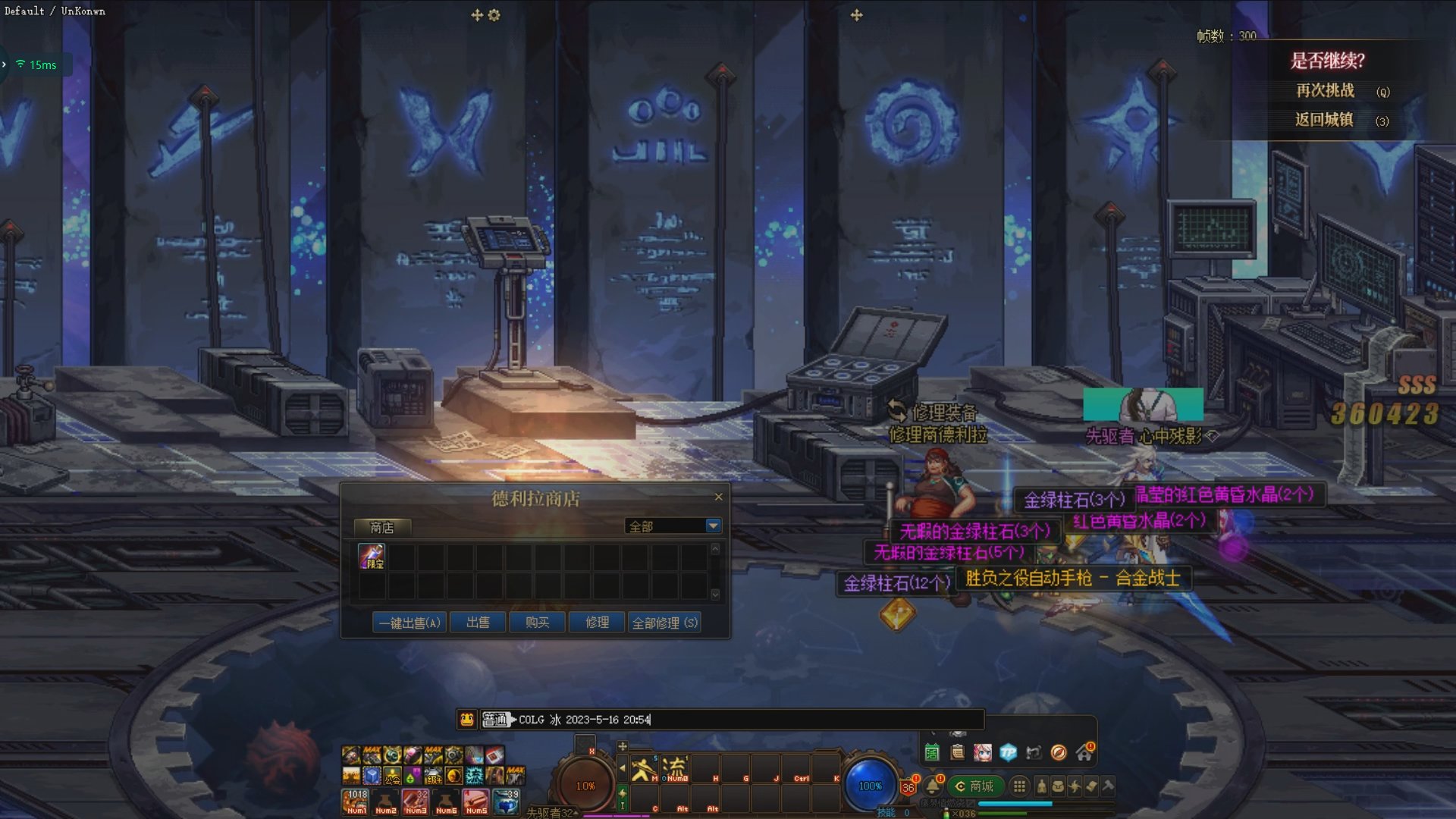Click the 一键出售(A) button
The image size is (1456, 819).
pyautogui.click(x=409, y=623)
